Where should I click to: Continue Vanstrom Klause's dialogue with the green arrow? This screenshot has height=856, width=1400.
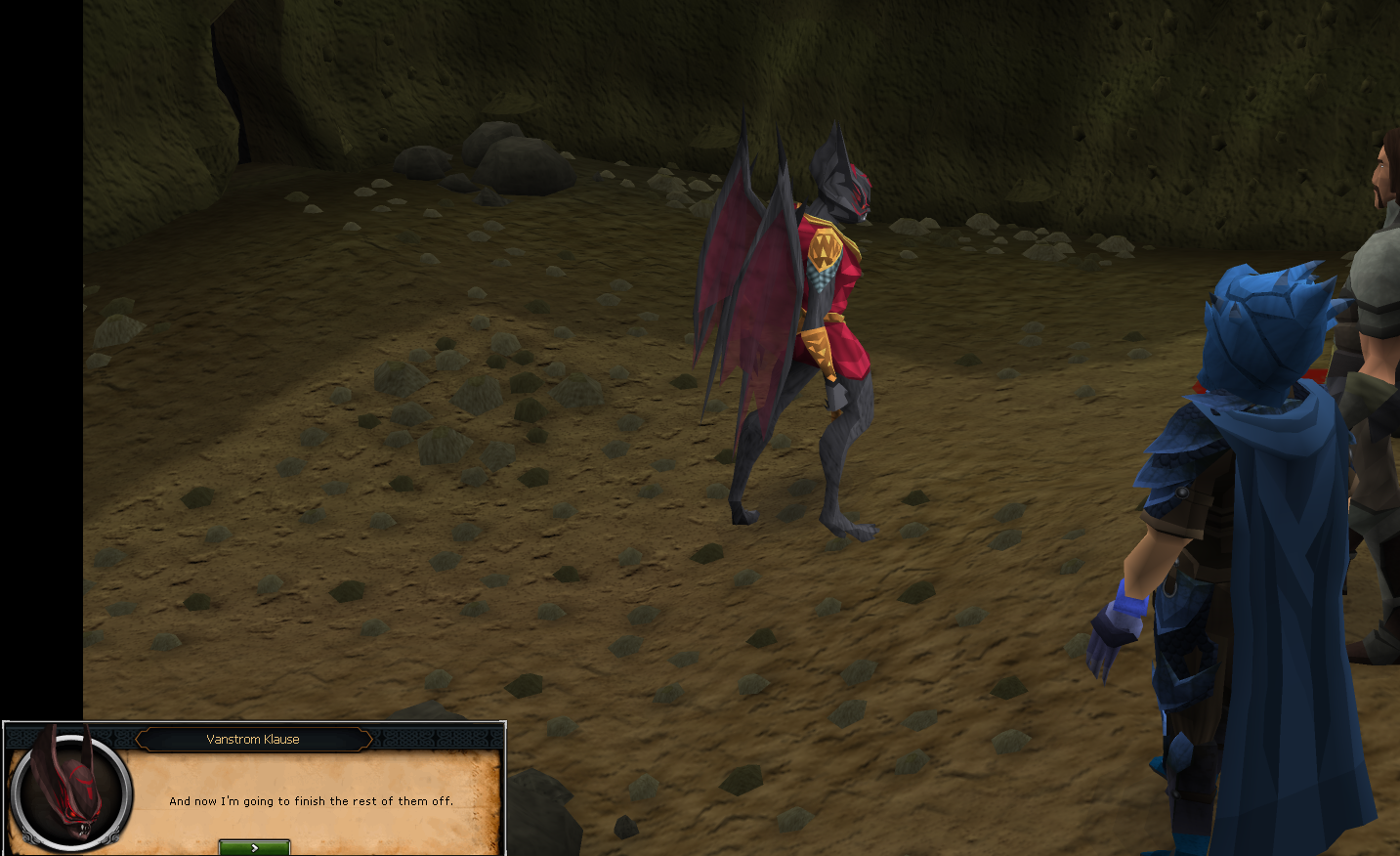[x=254, y=847]
